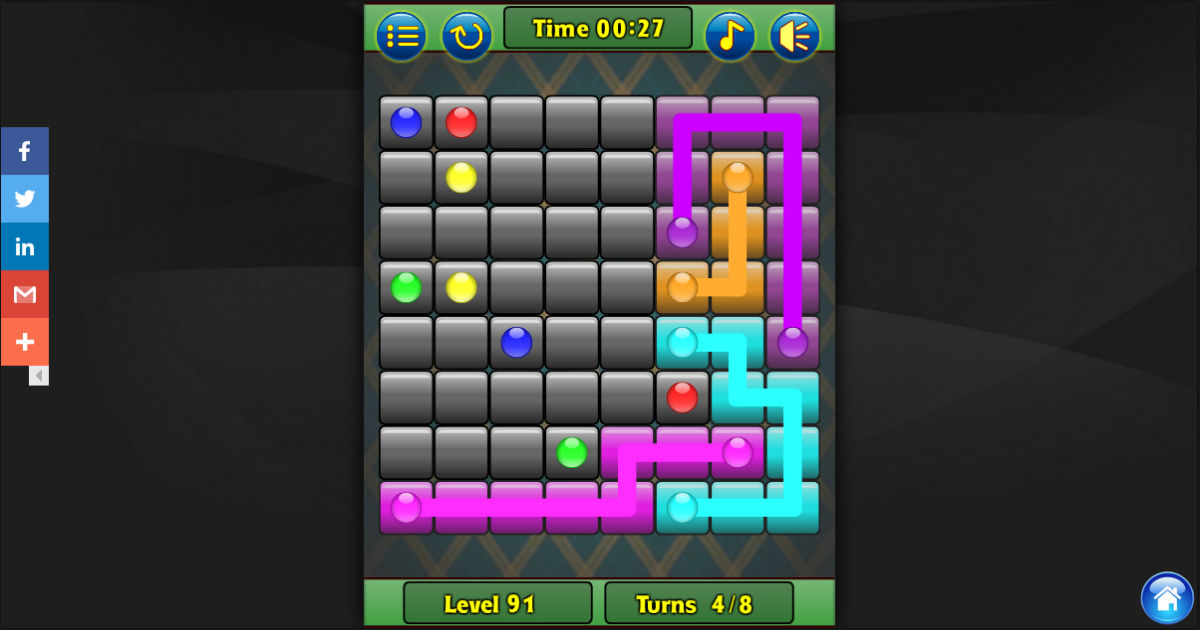Select the blue dot beside the red dot

coord(406,122)
